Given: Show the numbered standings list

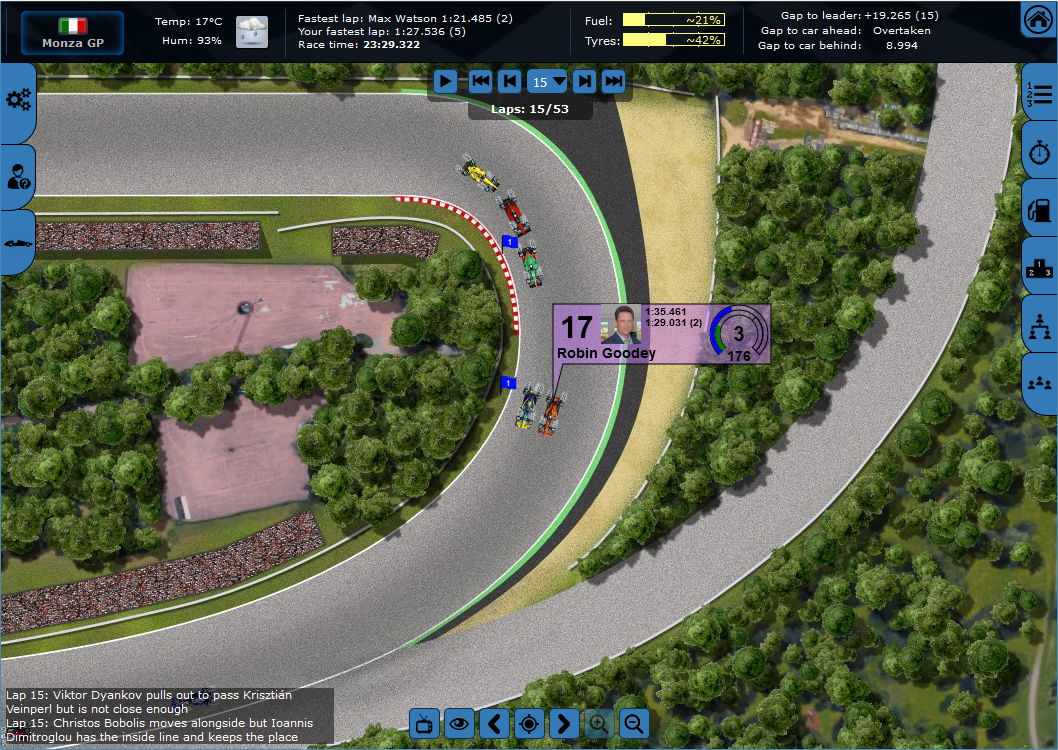Looking at the screenshot, I should point(1041,95).
